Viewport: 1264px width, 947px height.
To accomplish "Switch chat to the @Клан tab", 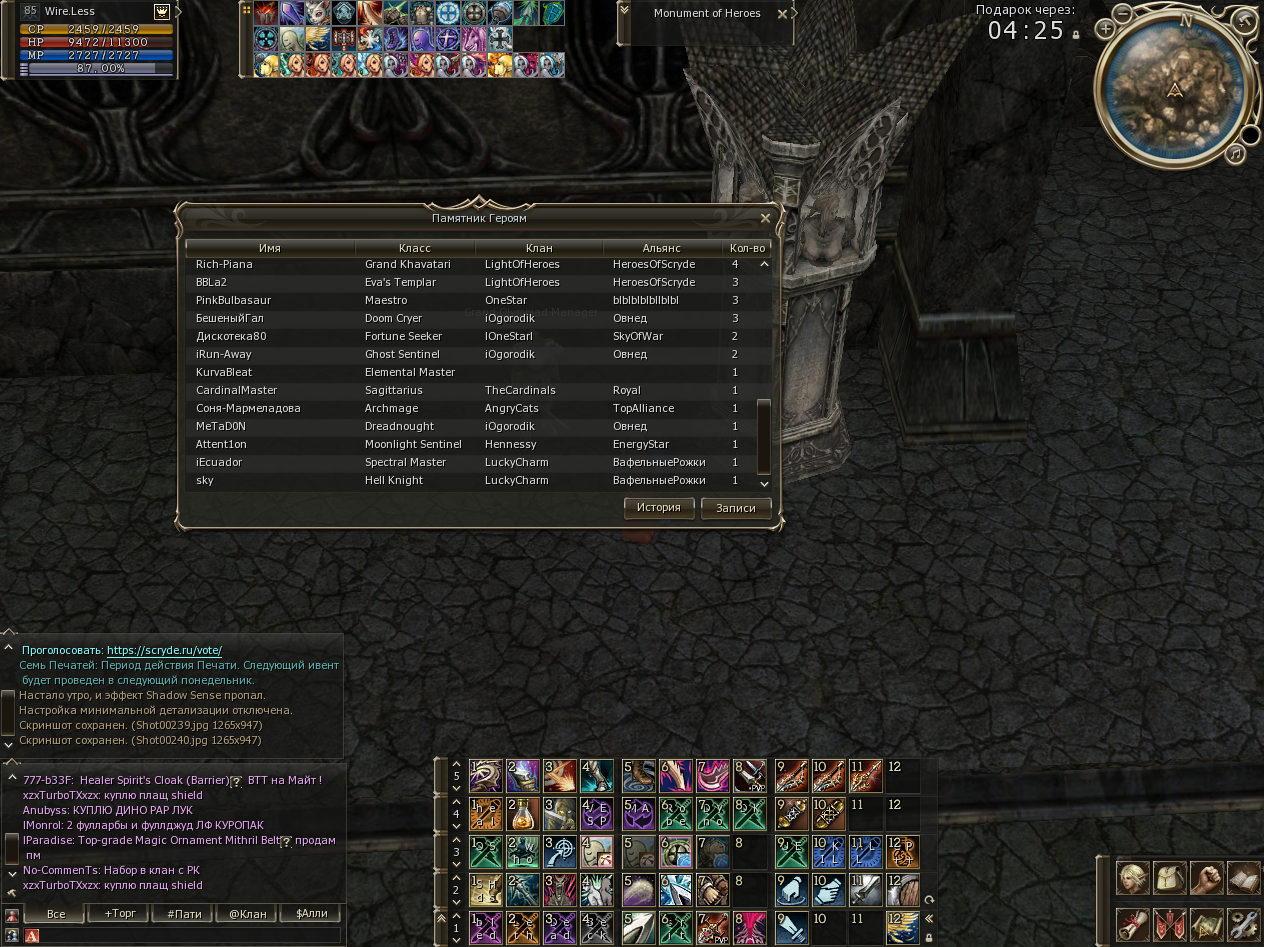I will pyautogui.click(x=247, y=914).
